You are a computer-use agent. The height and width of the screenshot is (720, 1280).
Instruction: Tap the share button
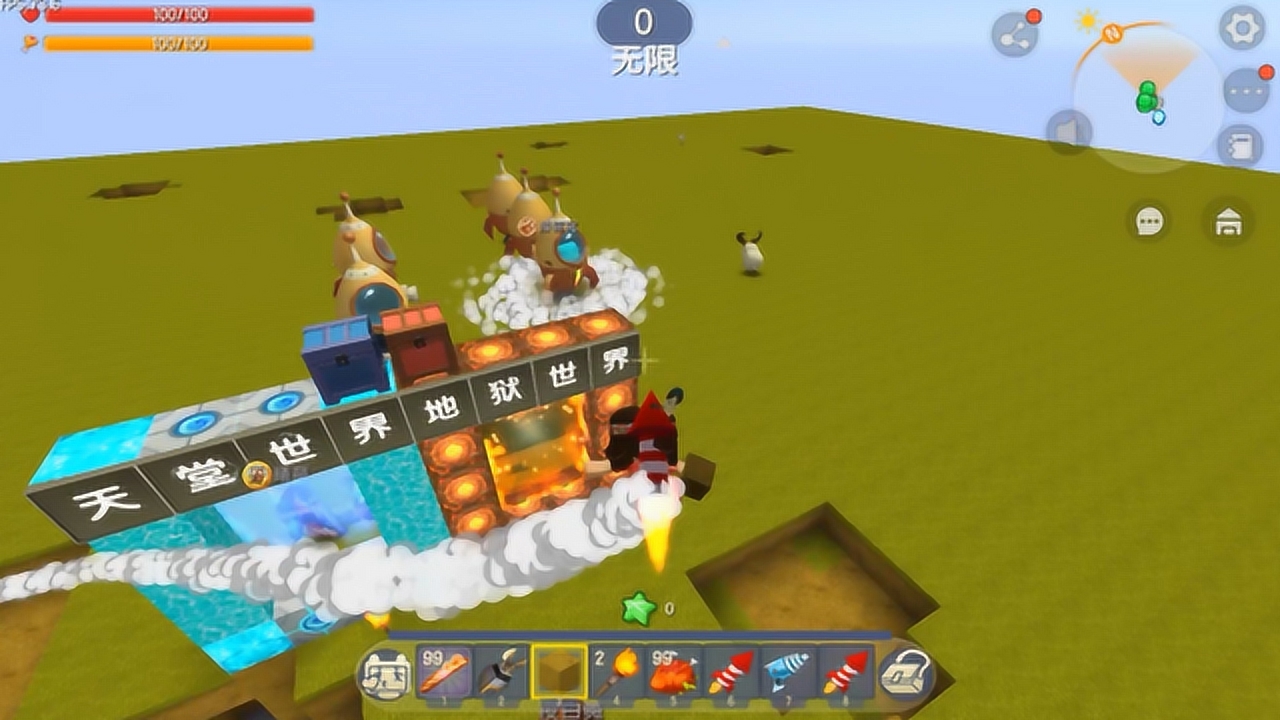(x=1015, y=36)
